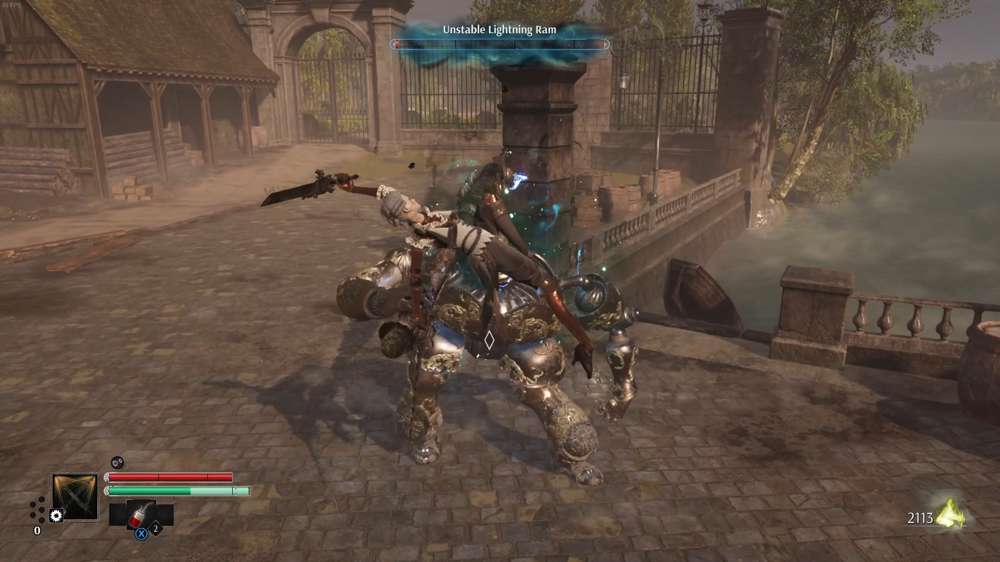Click the square weapon skill portrait

pos(75,497)
